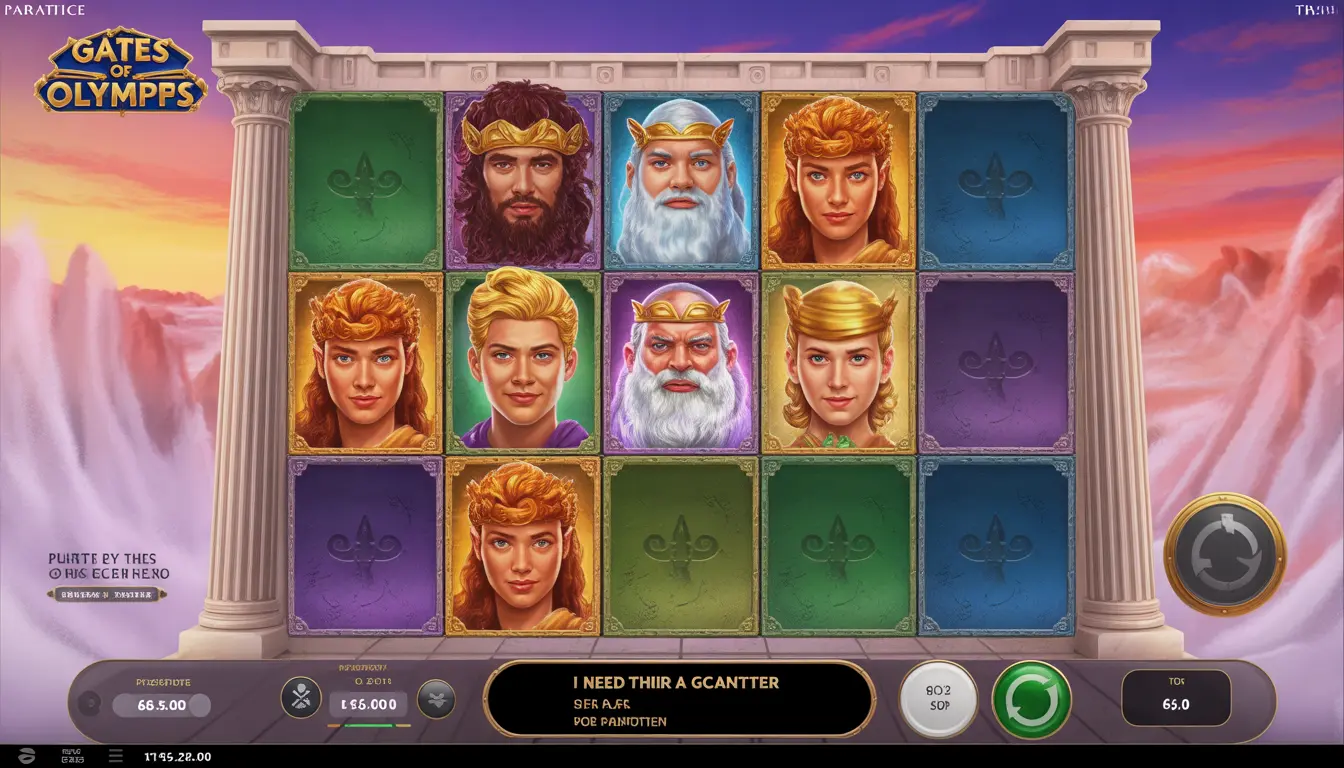The width and height of the screenshot is (1344, 768).
Task: Click the PARATIICE provider label top-left
Action: 43,9
